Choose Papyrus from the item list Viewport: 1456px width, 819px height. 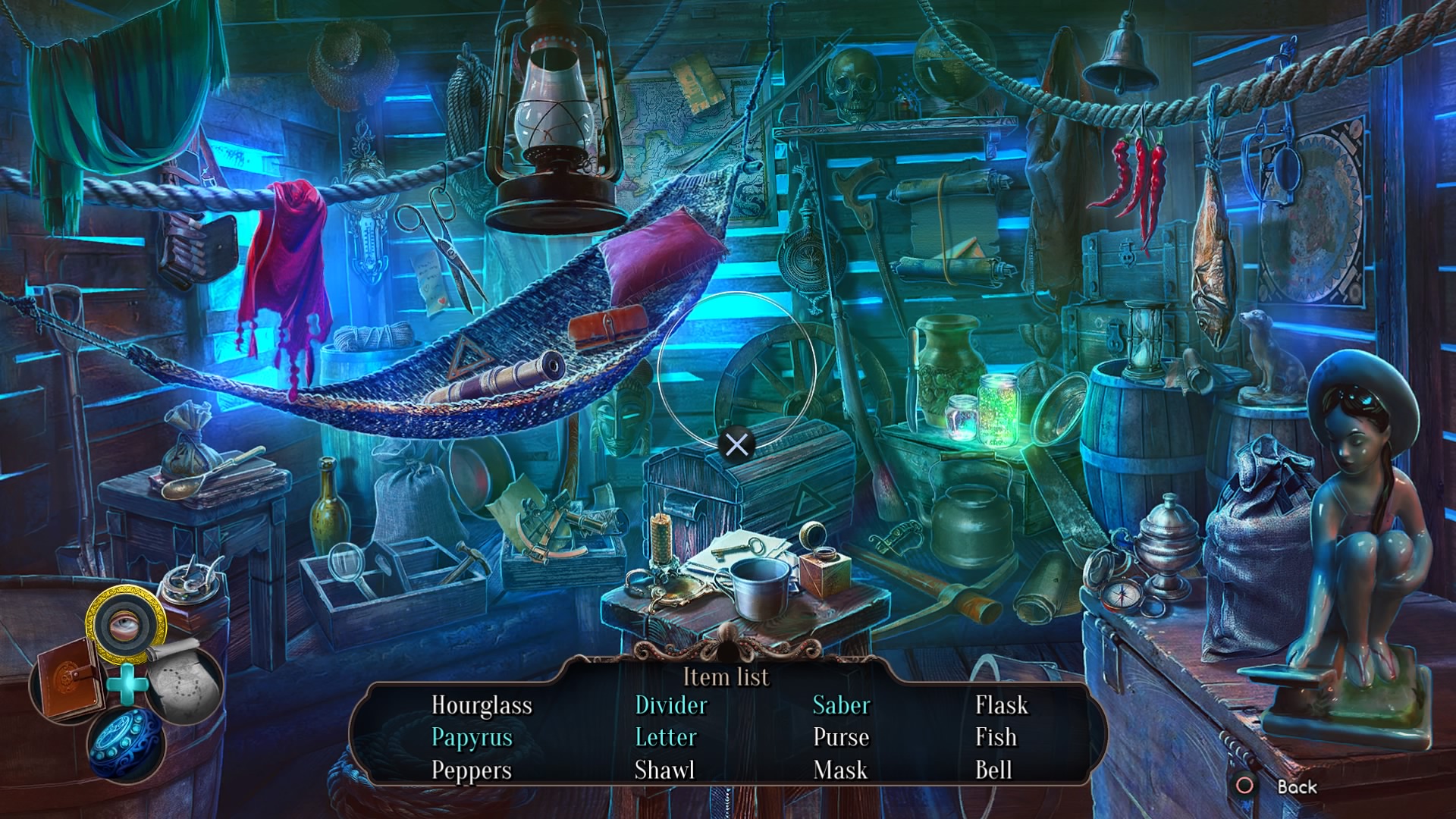[472, 737]
